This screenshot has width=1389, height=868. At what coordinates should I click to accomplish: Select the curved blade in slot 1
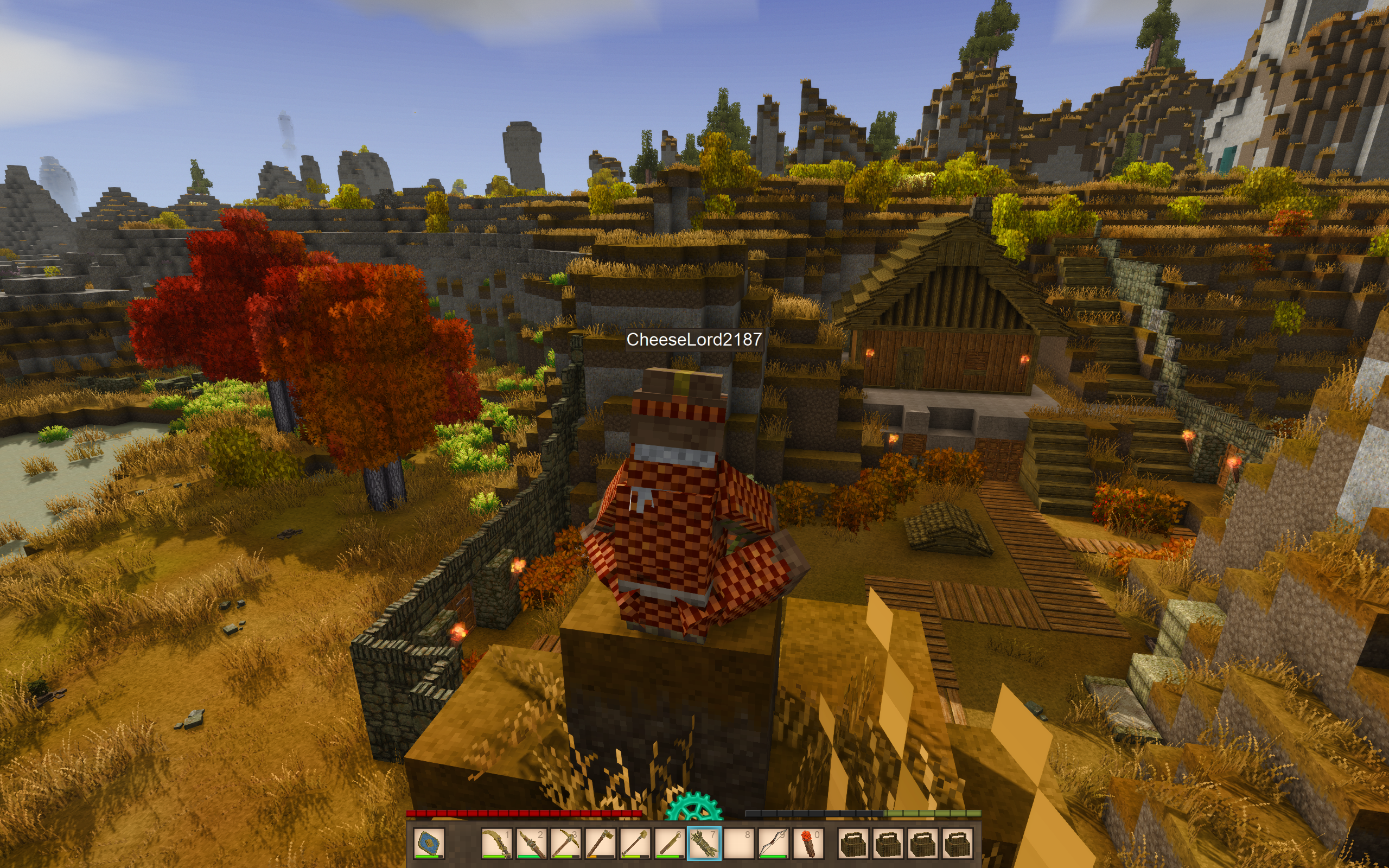[496, 843]
